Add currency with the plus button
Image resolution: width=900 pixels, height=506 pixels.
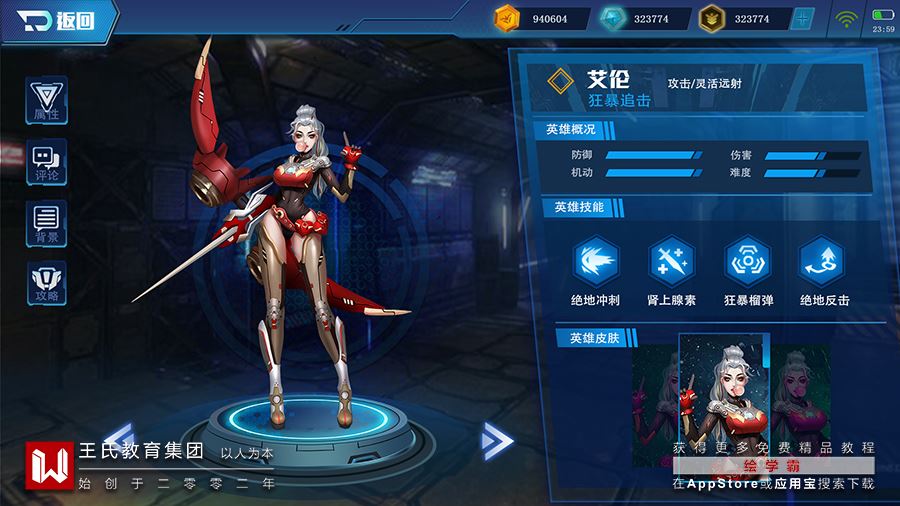coord(802,18)
